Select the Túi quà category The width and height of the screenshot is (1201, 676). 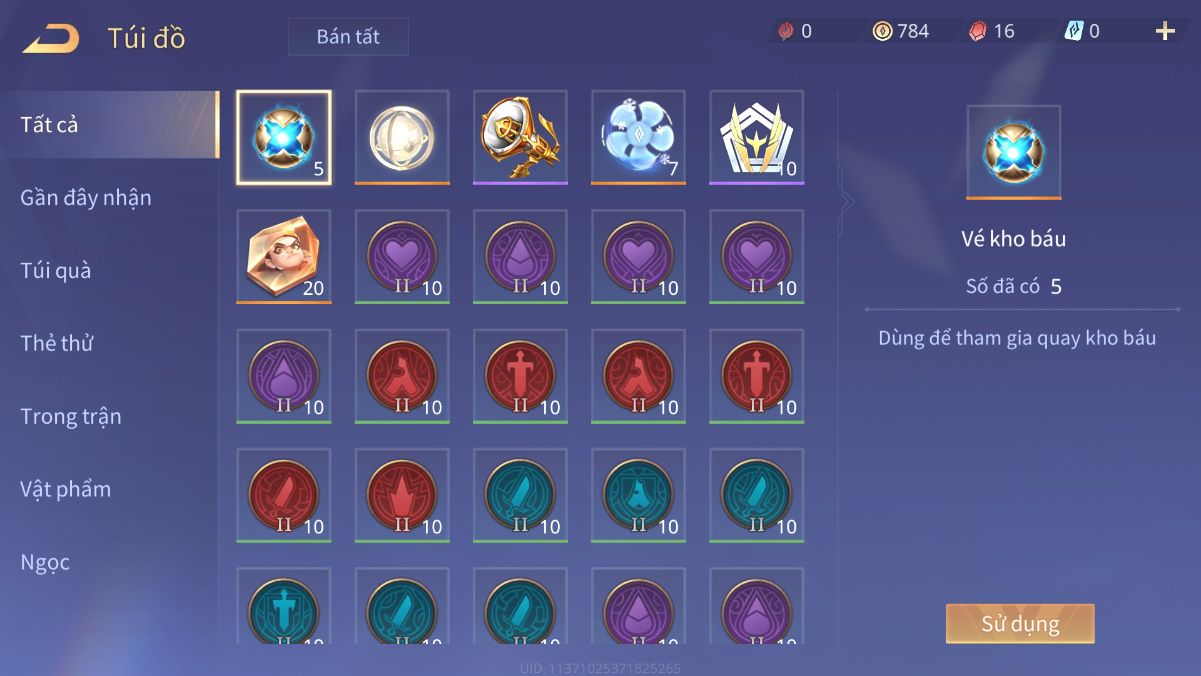56,271
